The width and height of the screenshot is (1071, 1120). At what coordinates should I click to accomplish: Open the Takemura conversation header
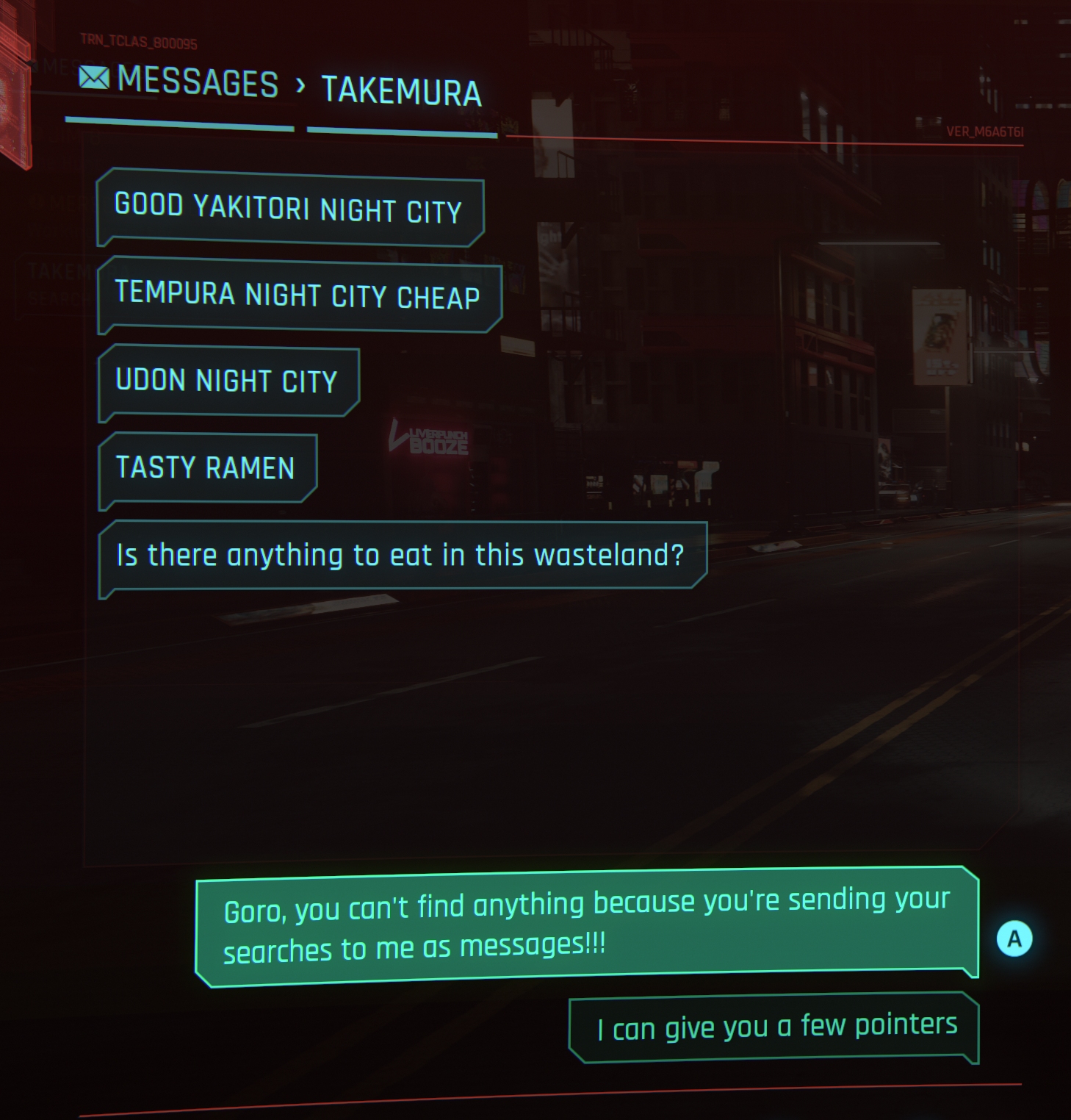[x=401, y=92]
